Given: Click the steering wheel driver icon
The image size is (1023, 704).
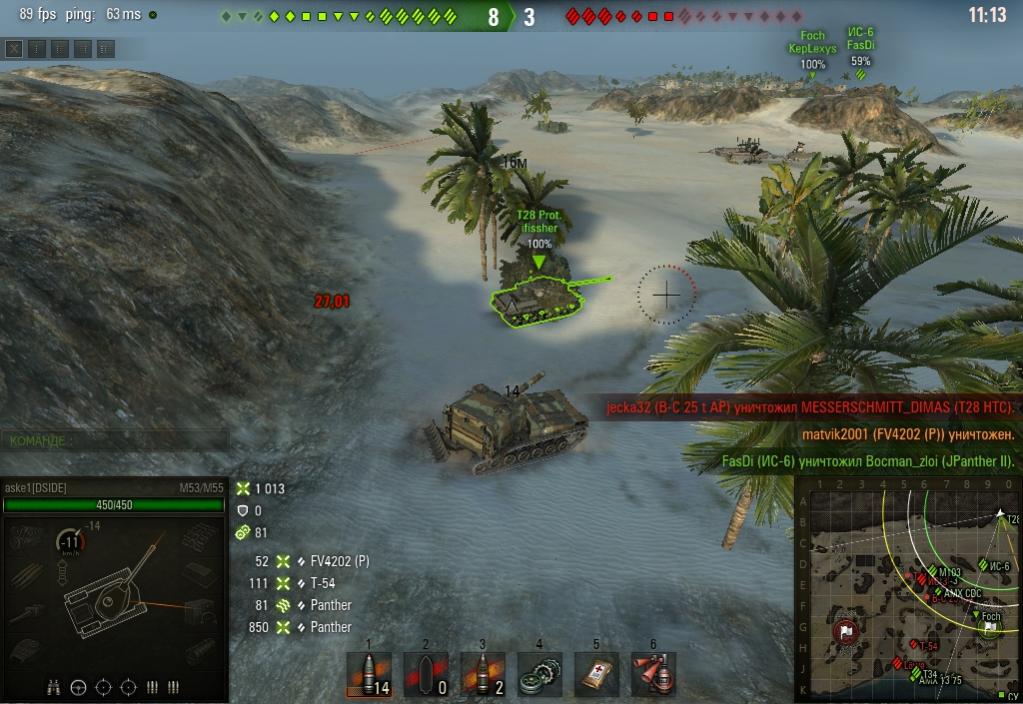Looking at the screenshot, I should 79,687.
